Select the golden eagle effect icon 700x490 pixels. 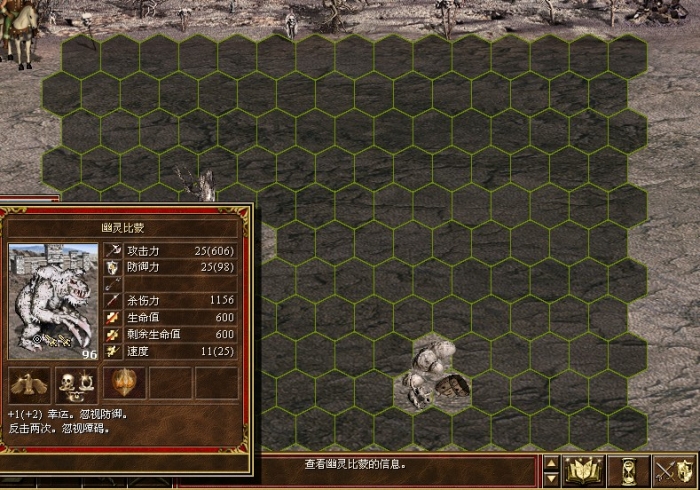point(30,383)
